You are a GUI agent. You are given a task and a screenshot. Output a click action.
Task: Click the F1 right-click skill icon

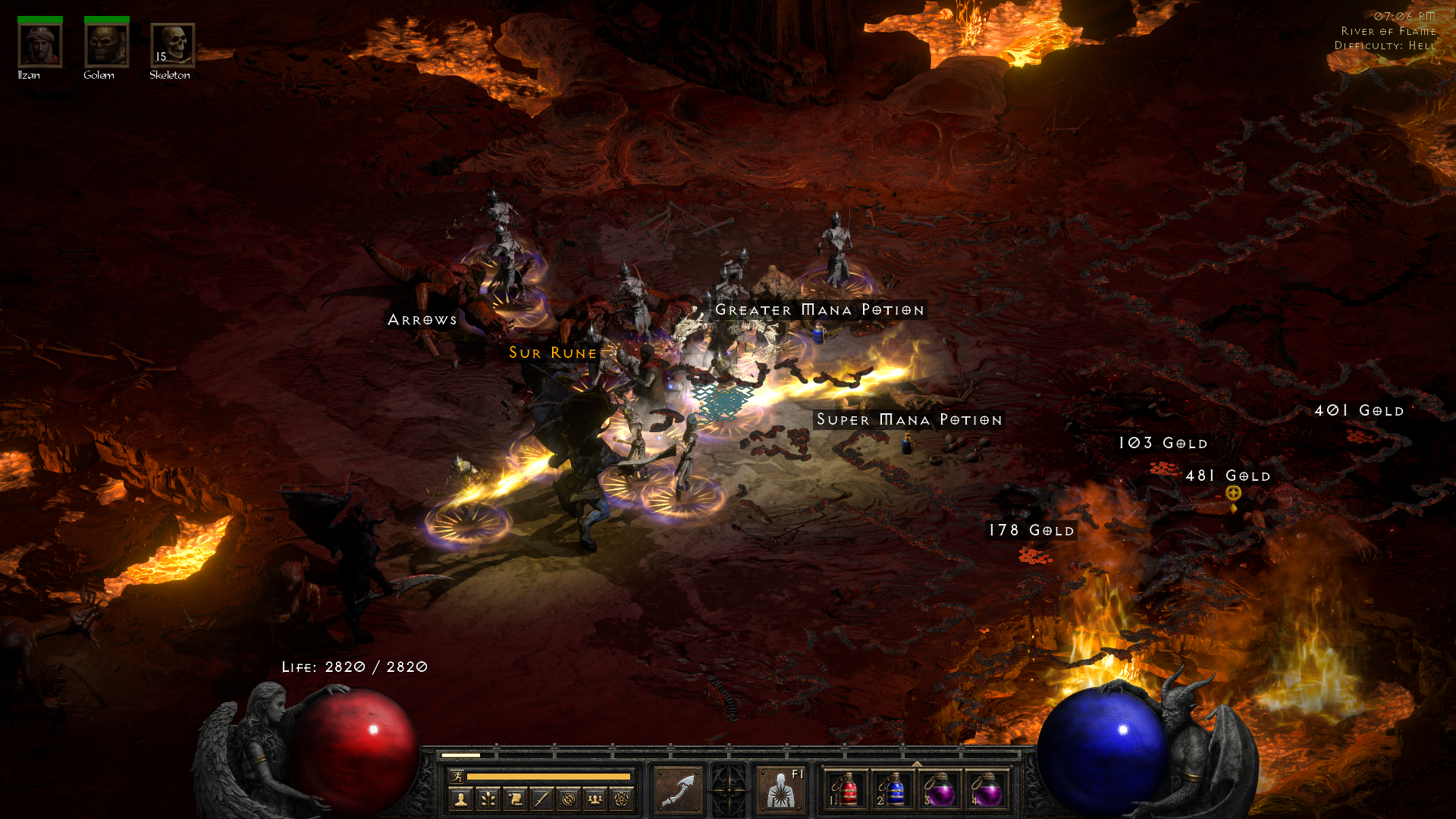(781, 790)
